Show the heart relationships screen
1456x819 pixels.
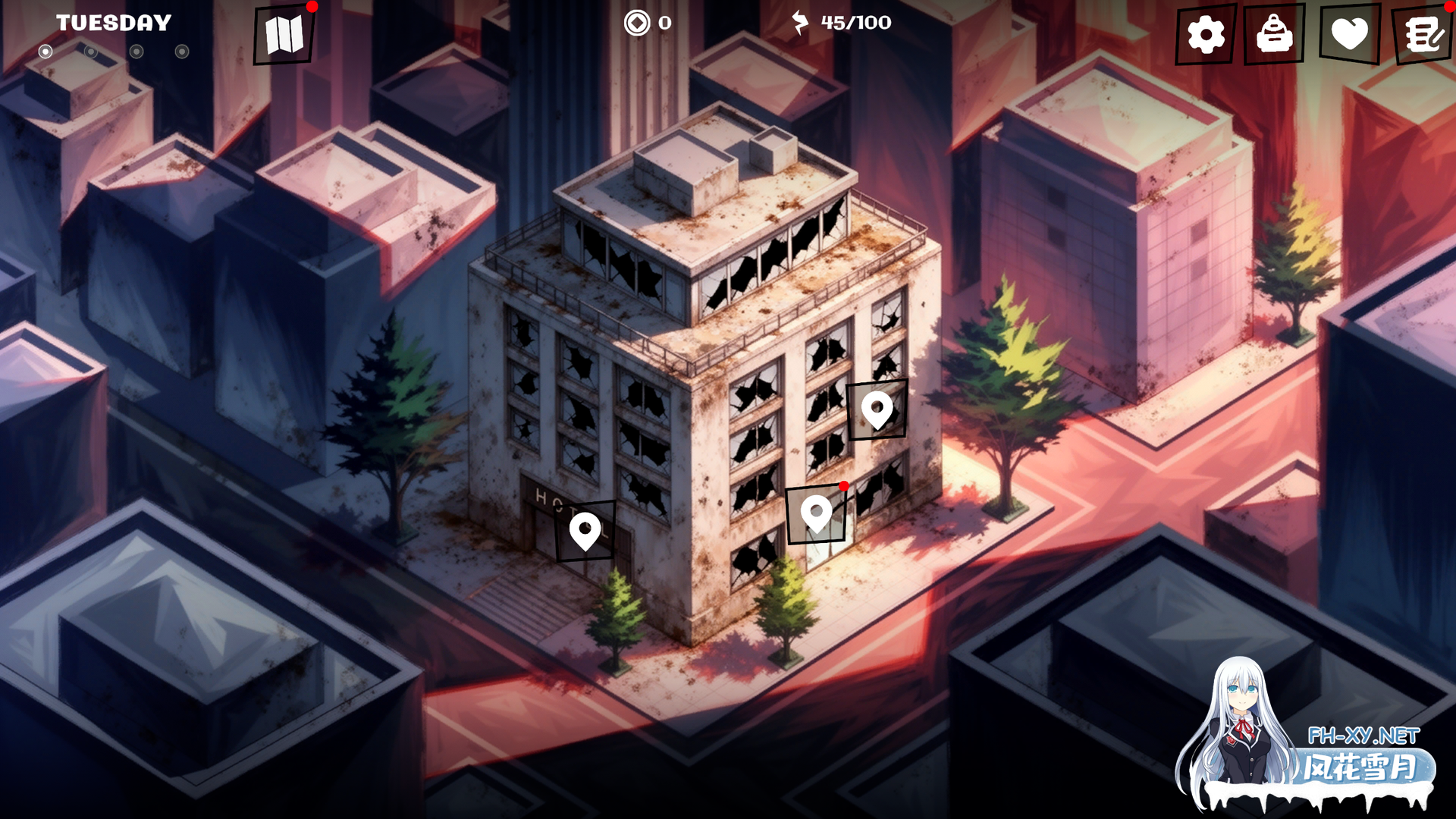point(1349,35)
